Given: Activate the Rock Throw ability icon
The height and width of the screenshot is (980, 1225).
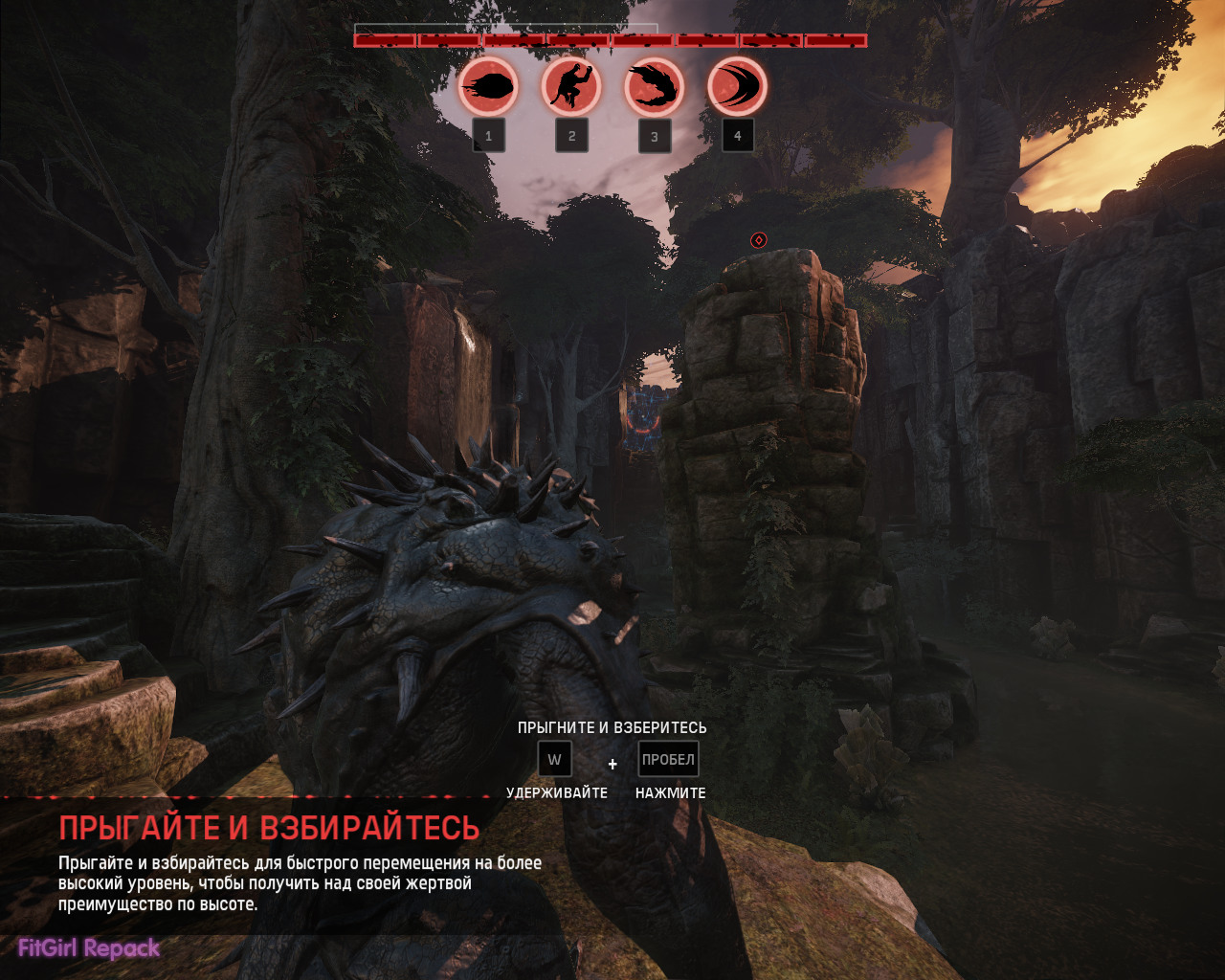Looking at the screenshot, I should point(488,87).
